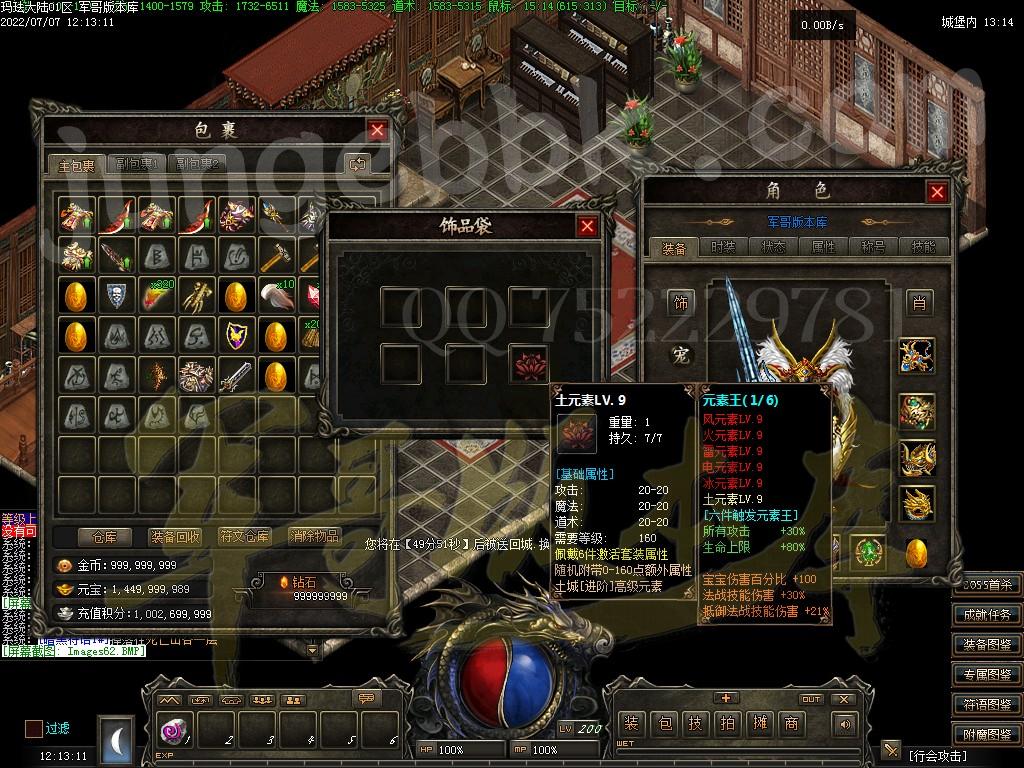
Task: Select the earth element lotus accessory slot
Action: tap(528, 363)
